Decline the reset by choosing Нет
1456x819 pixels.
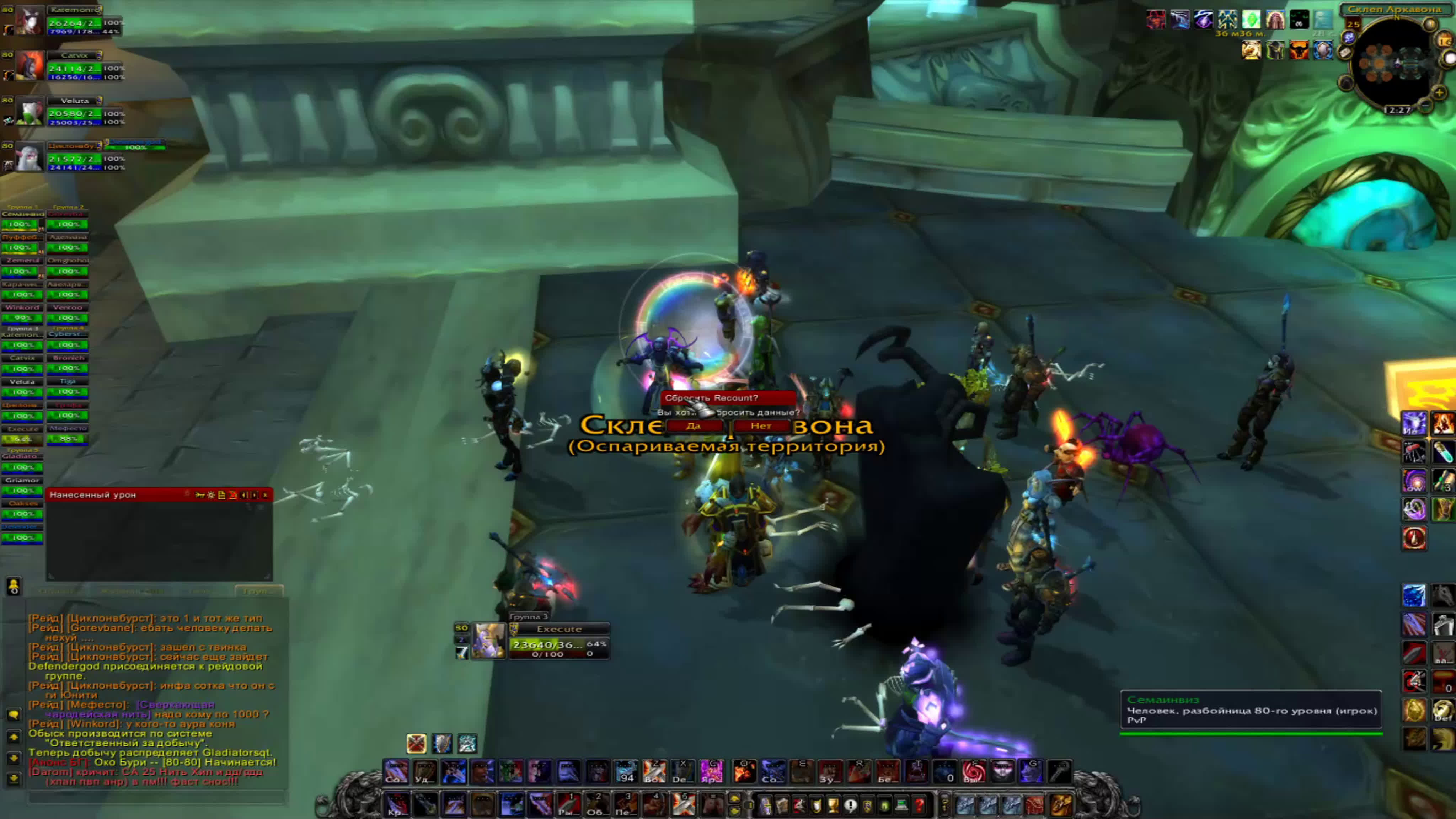(761, 426)
